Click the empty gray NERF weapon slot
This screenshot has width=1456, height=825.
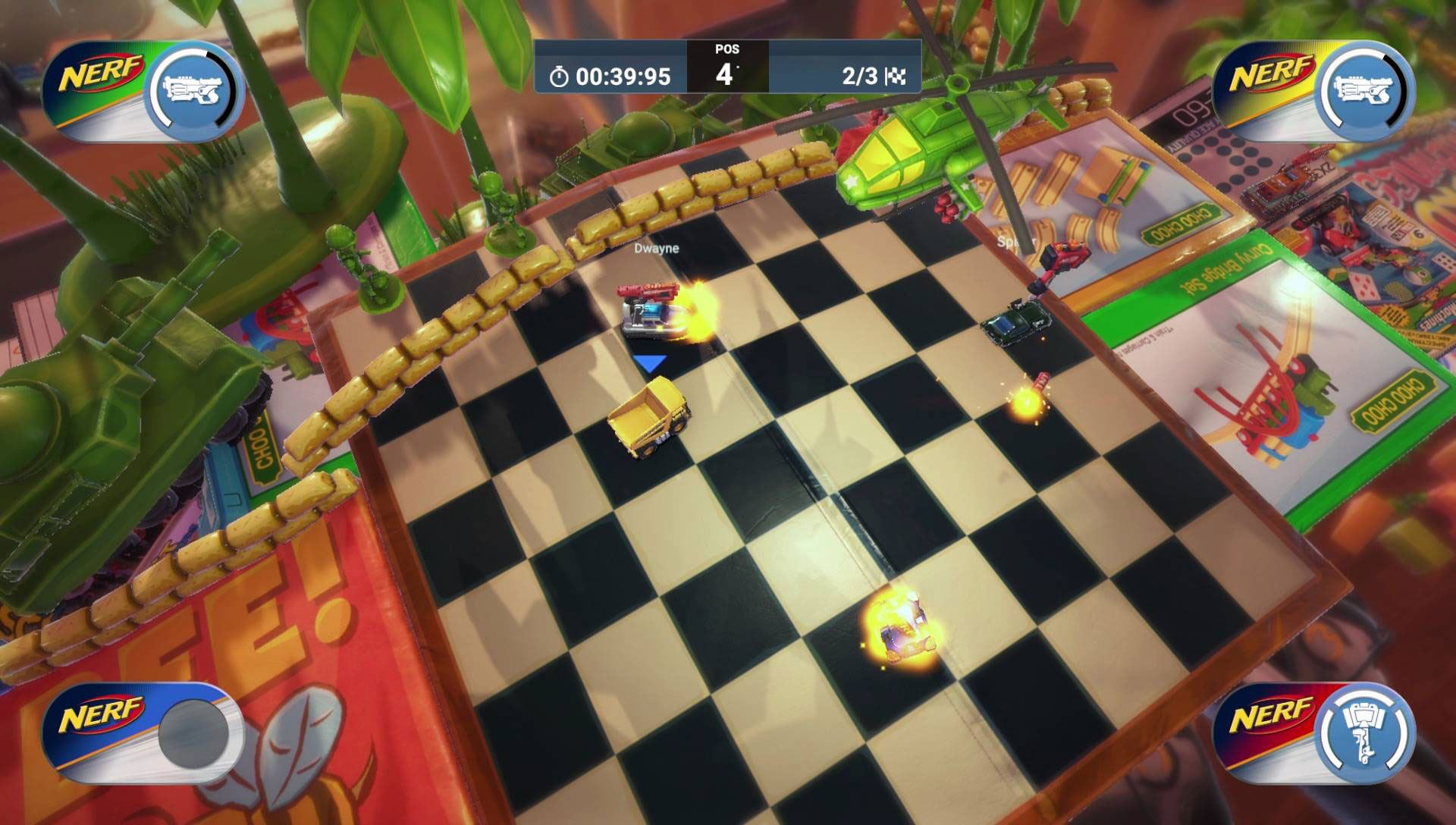pos(193,733)
